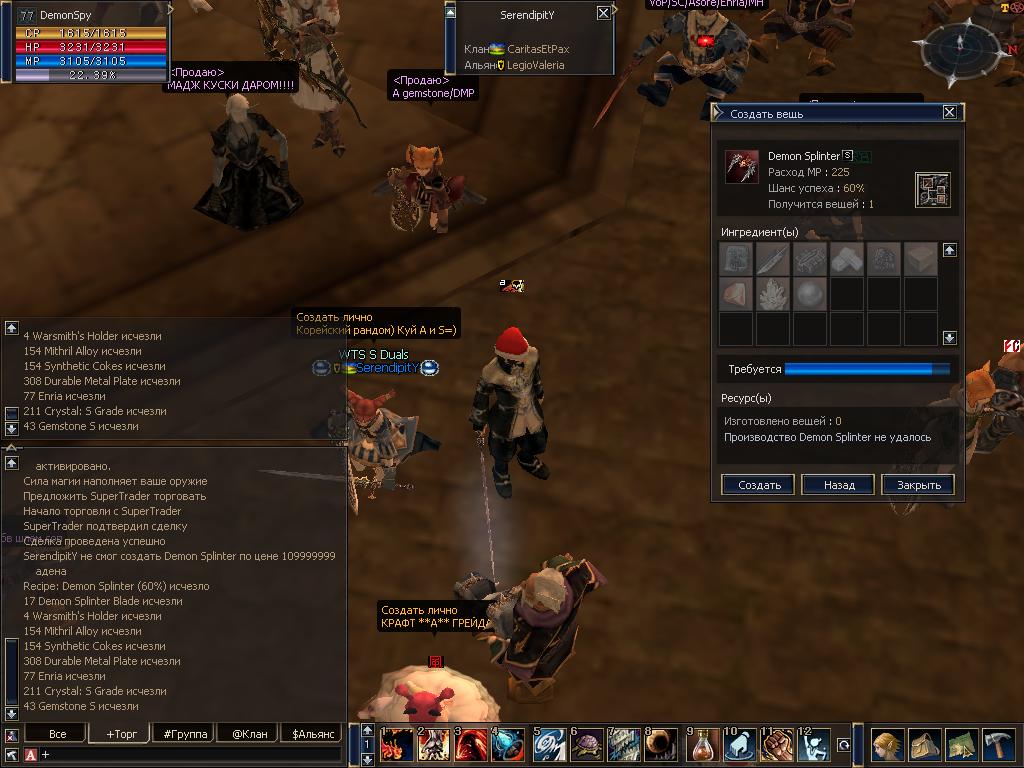Click the Создать (Create) button
Screen dimensions: 1024x768
point(759,485)
